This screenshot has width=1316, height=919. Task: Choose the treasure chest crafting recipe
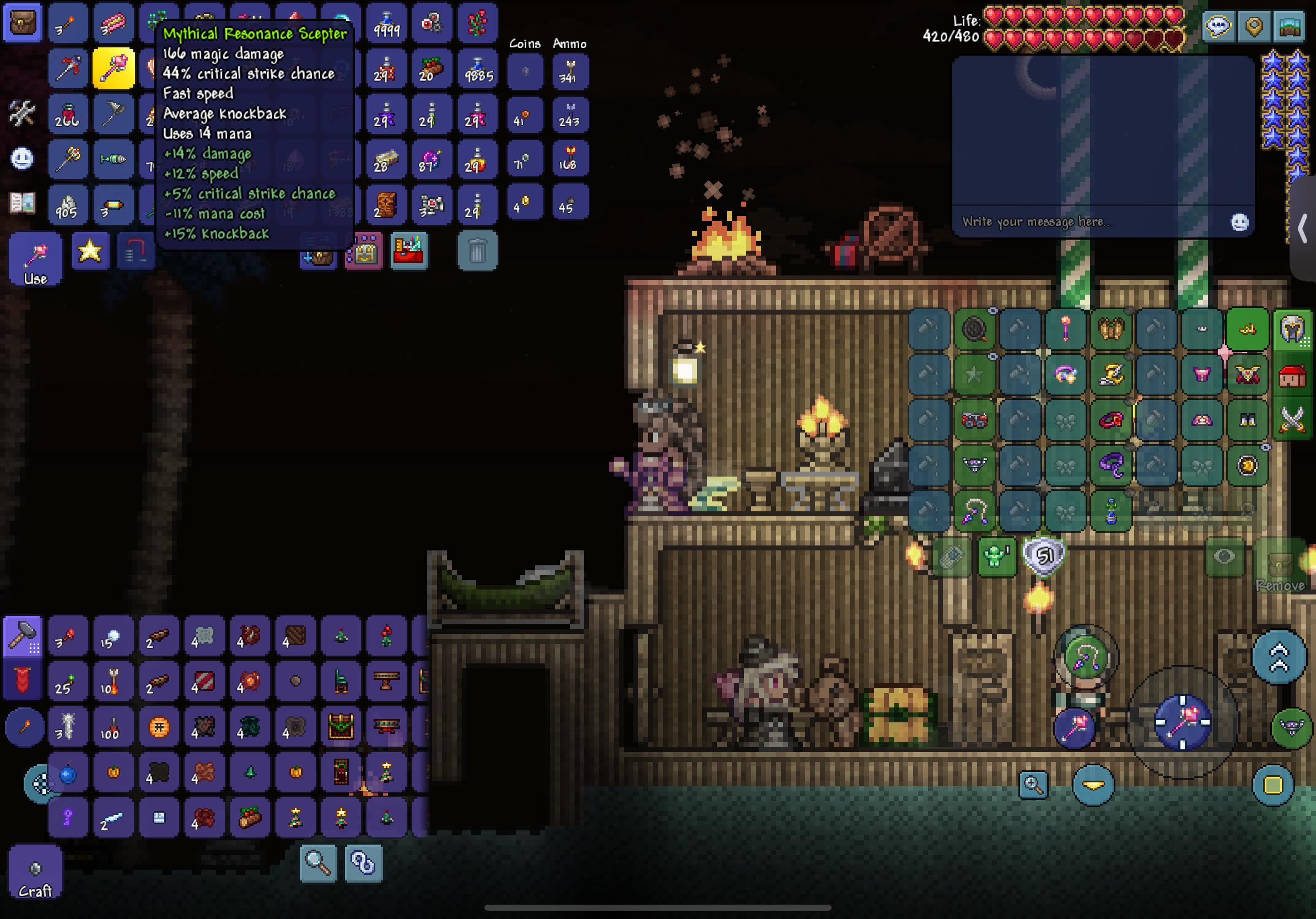pyautogui.click(x=341, y=727)
